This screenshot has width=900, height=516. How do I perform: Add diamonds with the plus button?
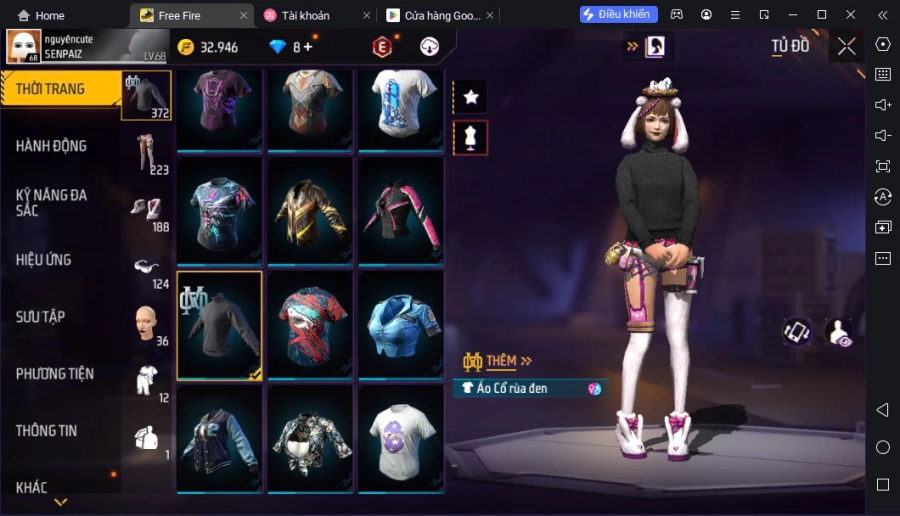[x=308, y=47]
